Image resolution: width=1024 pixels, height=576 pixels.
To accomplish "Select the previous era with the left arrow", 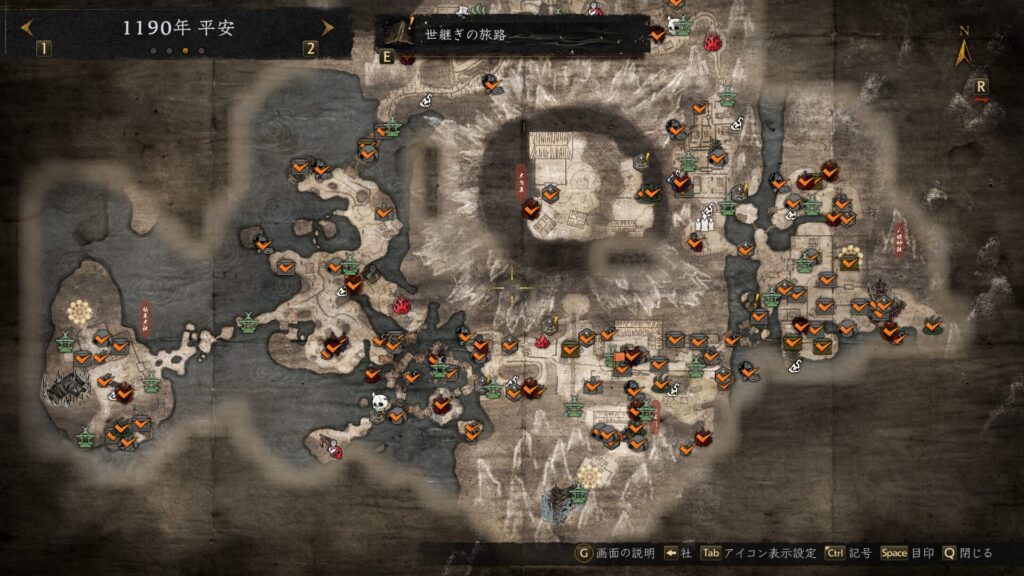I will click(x=27, y=27).
